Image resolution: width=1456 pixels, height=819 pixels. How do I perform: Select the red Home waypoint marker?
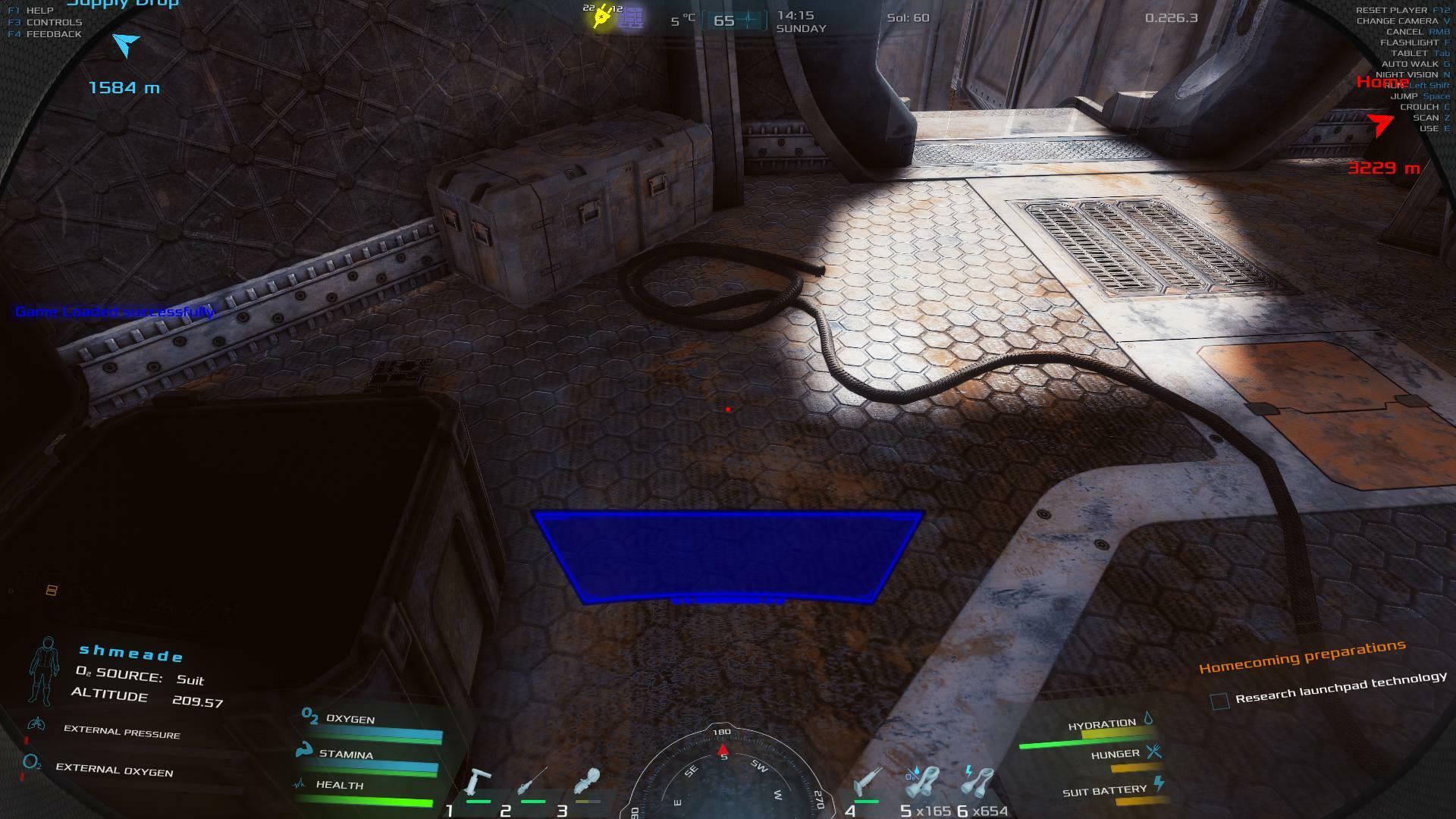pos(1381,123)
